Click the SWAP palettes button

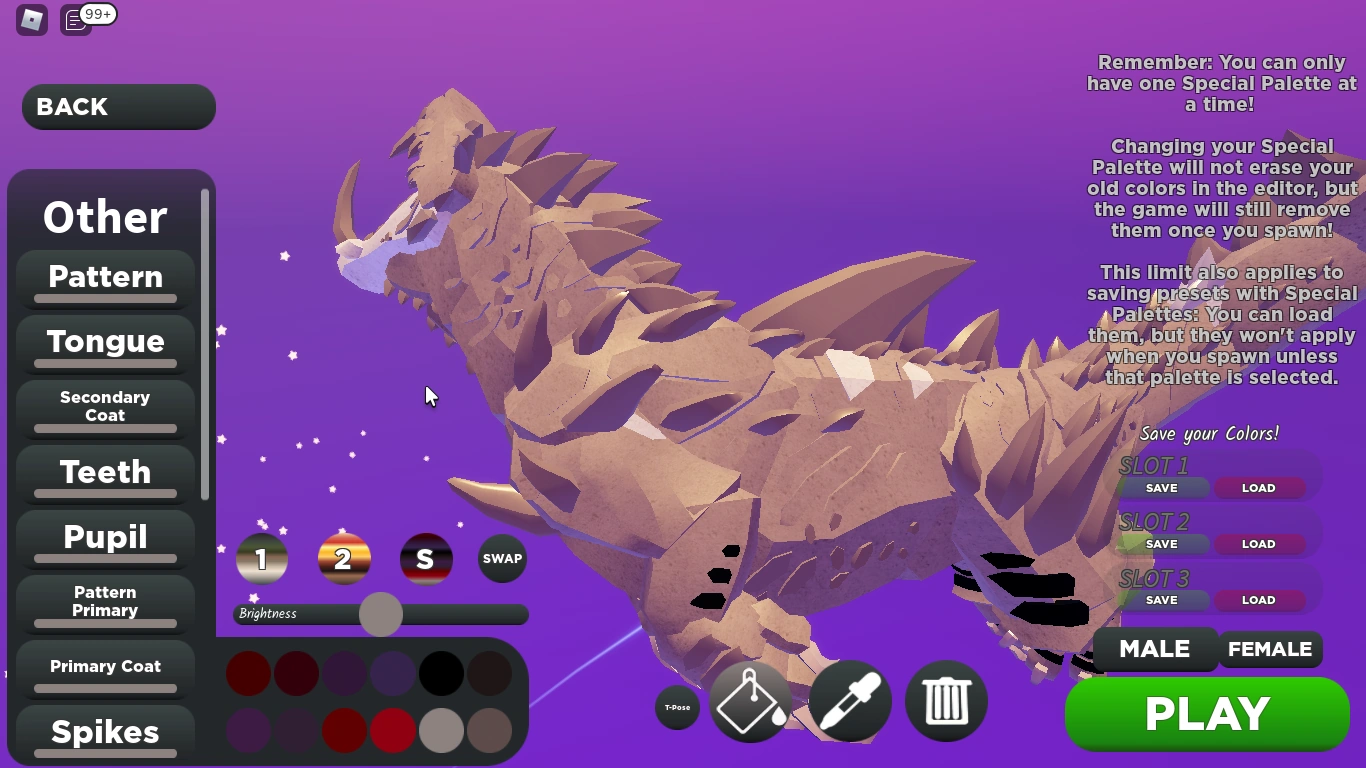pos(502,559)
